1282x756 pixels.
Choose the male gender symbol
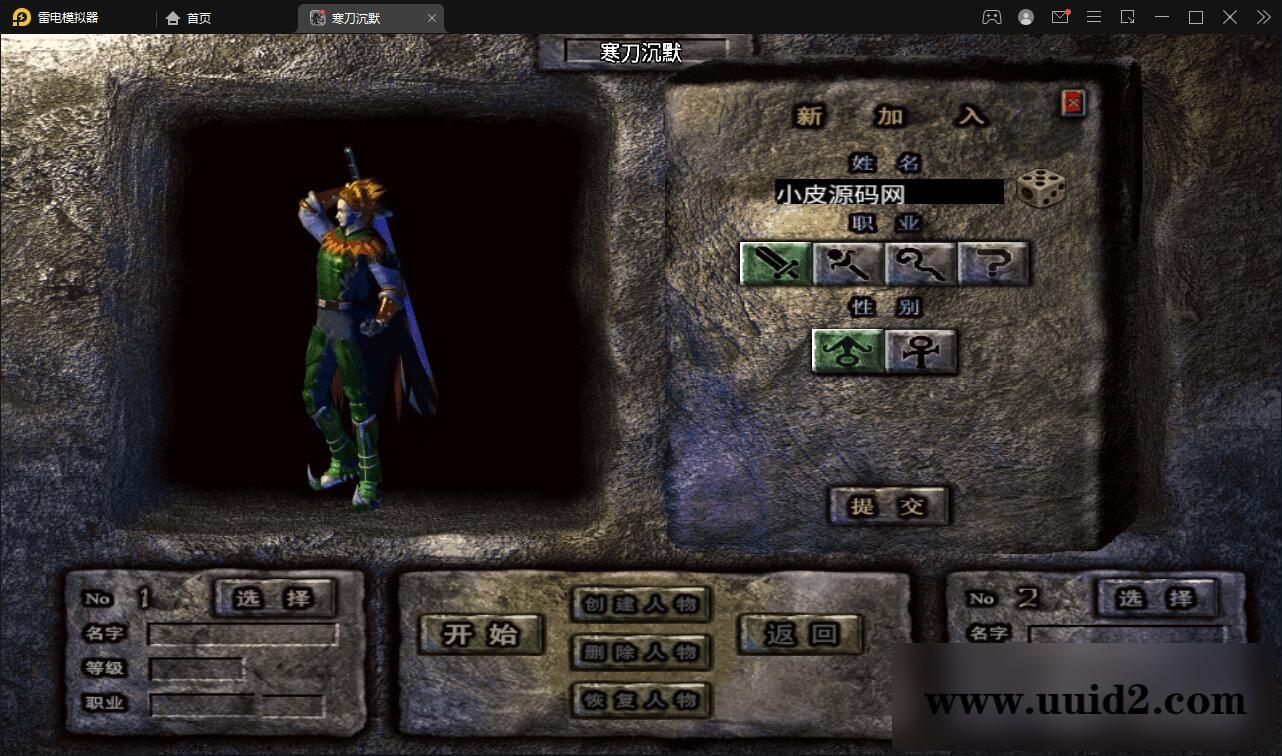[x=848, y=352]
